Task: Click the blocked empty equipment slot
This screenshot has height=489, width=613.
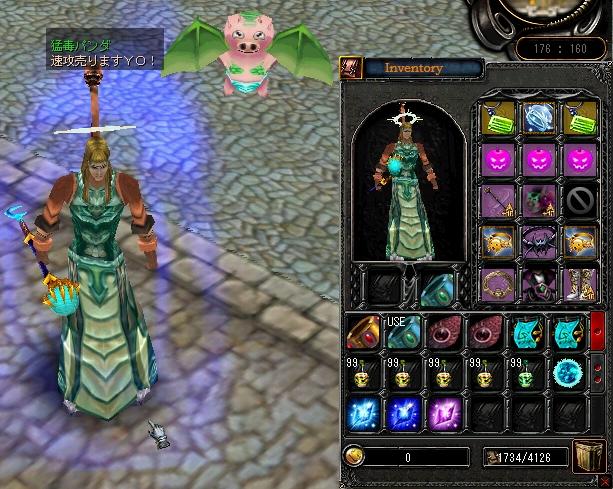Action: point(580,198)
